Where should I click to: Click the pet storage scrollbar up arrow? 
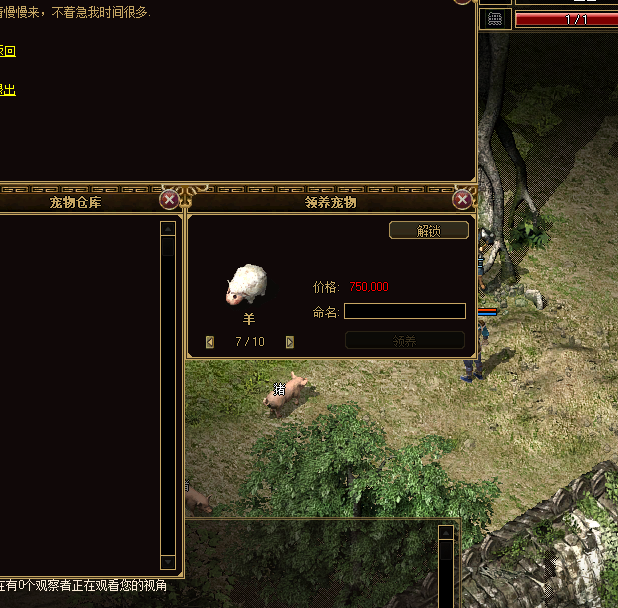168,228
